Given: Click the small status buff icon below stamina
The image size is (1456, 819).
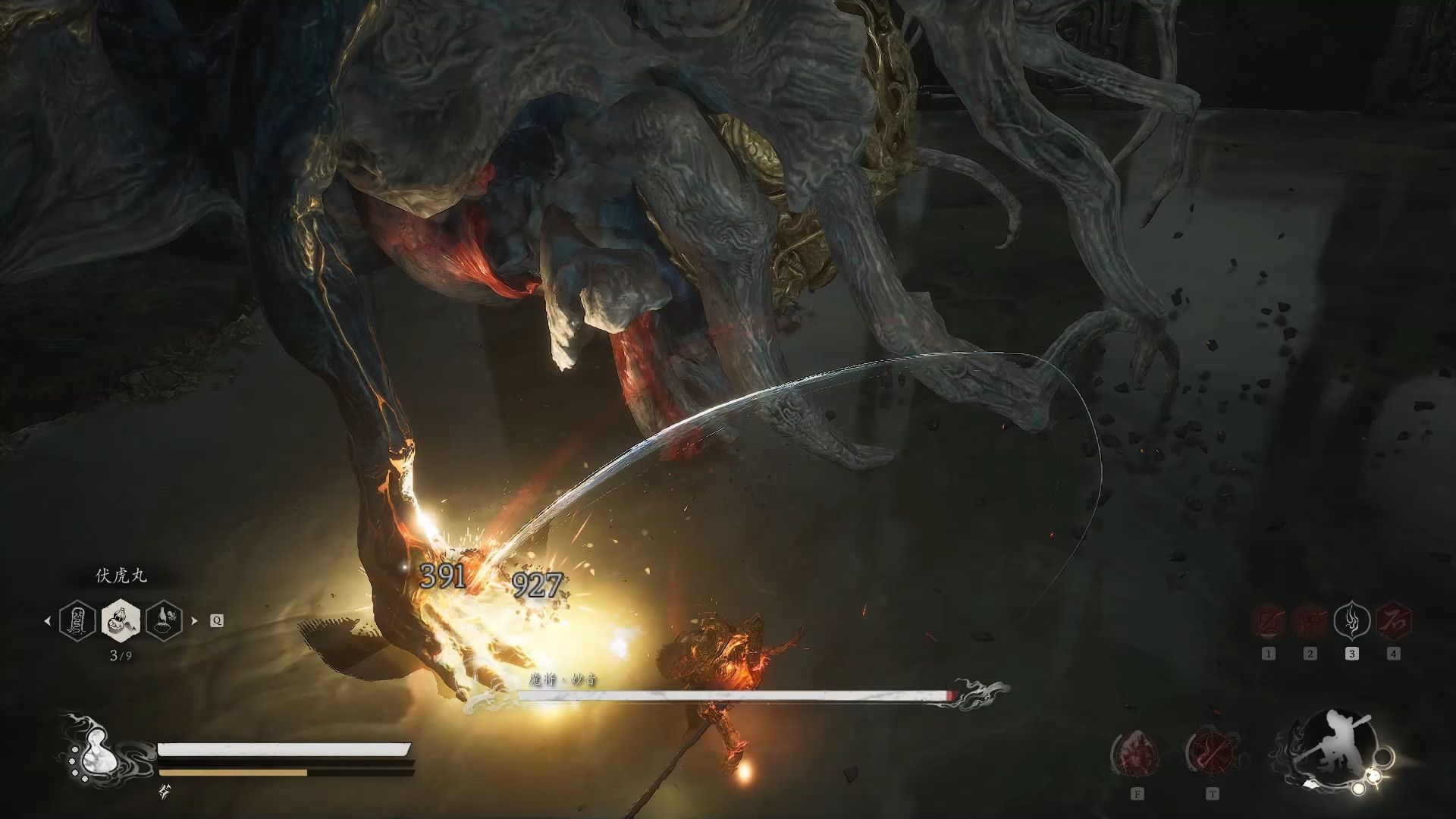Looking at the screenshot, I should [165, 792].
